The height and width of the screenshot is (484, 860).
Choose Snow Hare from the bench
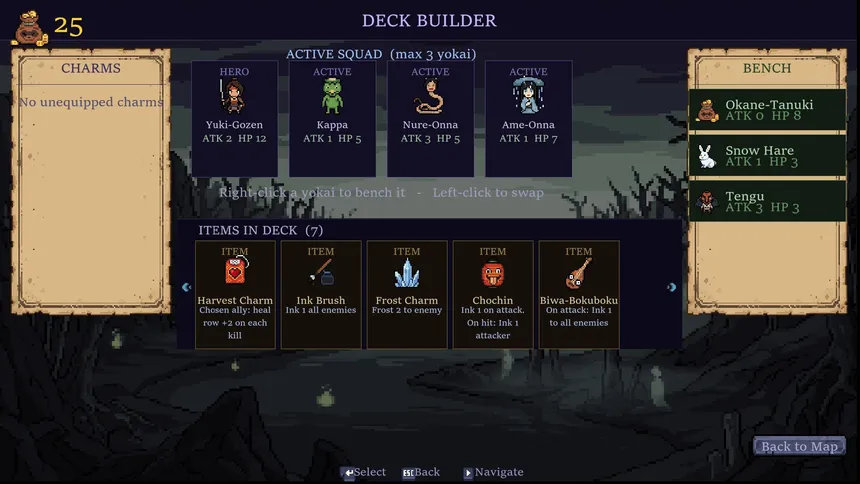(x=767, y=156)
